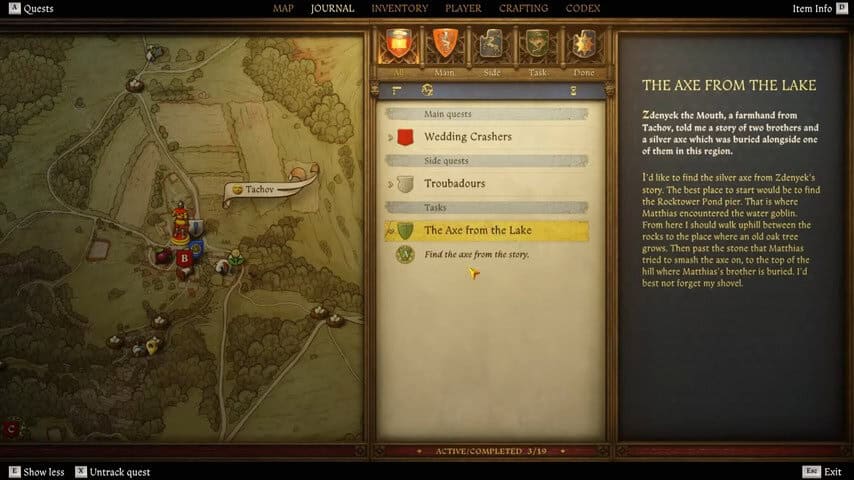This screenshot has height=480, width=854.
Task: Filter journal by Task quests
Action: (x=536, y=46)
